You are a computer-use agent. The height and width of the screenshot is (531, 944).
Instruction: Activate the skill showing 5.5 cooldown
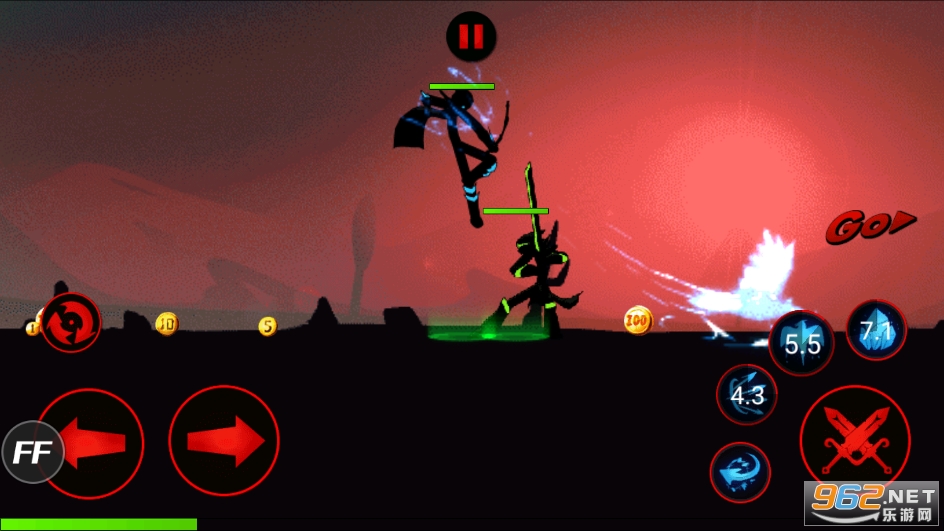coord(802,344)
